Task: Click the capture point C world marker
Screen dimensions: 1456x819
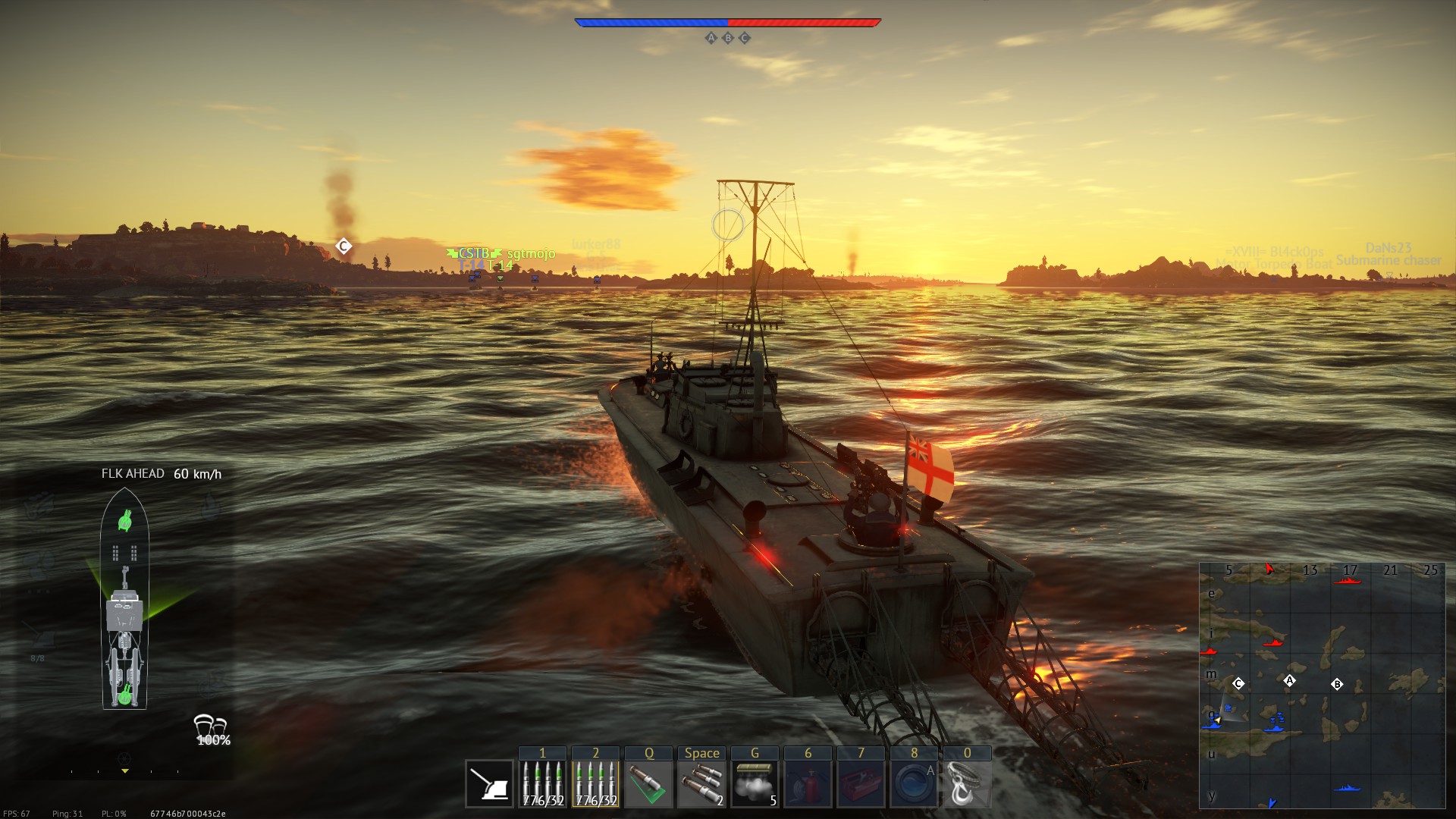Action: pos(344,246)
